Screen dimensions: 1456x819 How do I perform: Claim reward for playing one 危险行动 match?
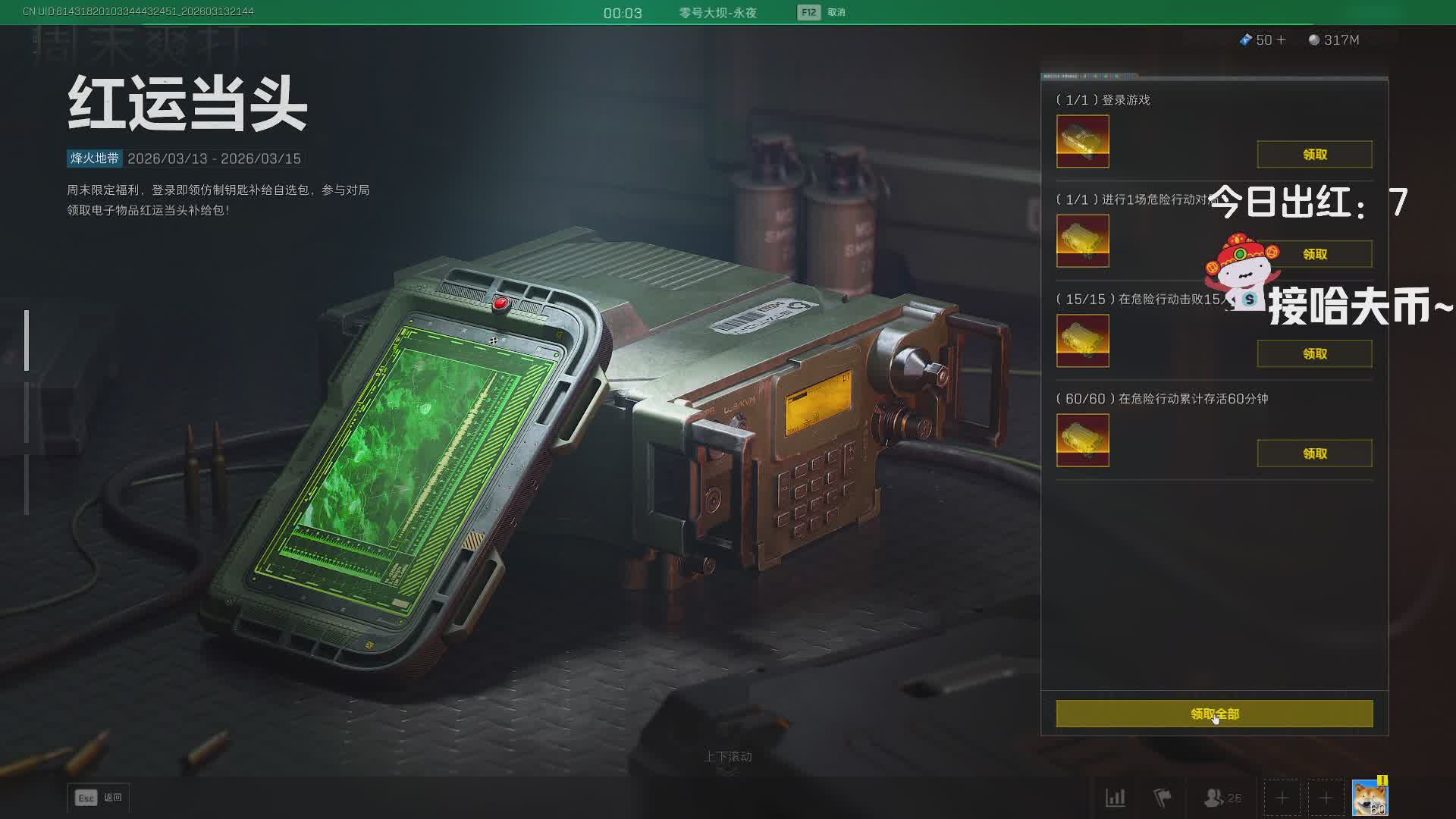[1314, 254]
